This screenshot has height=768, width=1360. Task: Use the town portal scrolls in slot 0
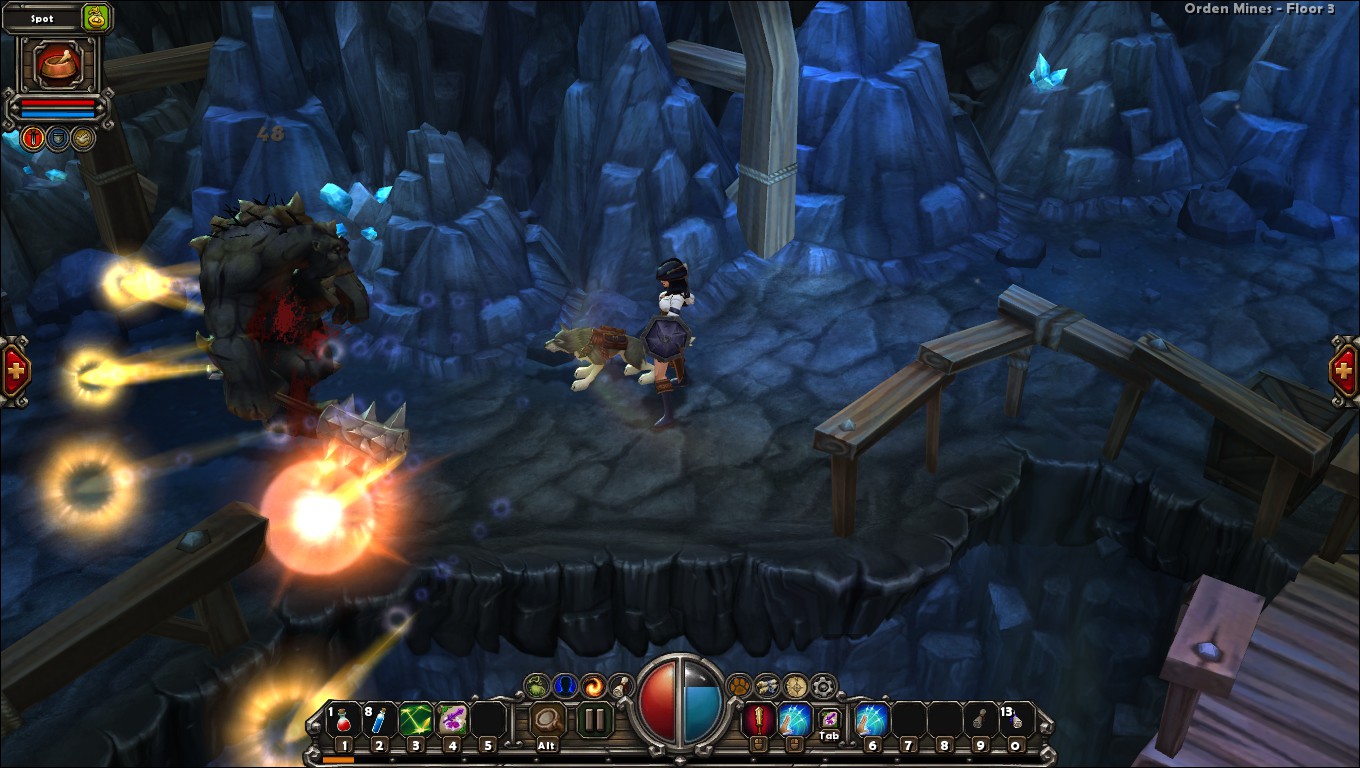(1017, 718)
